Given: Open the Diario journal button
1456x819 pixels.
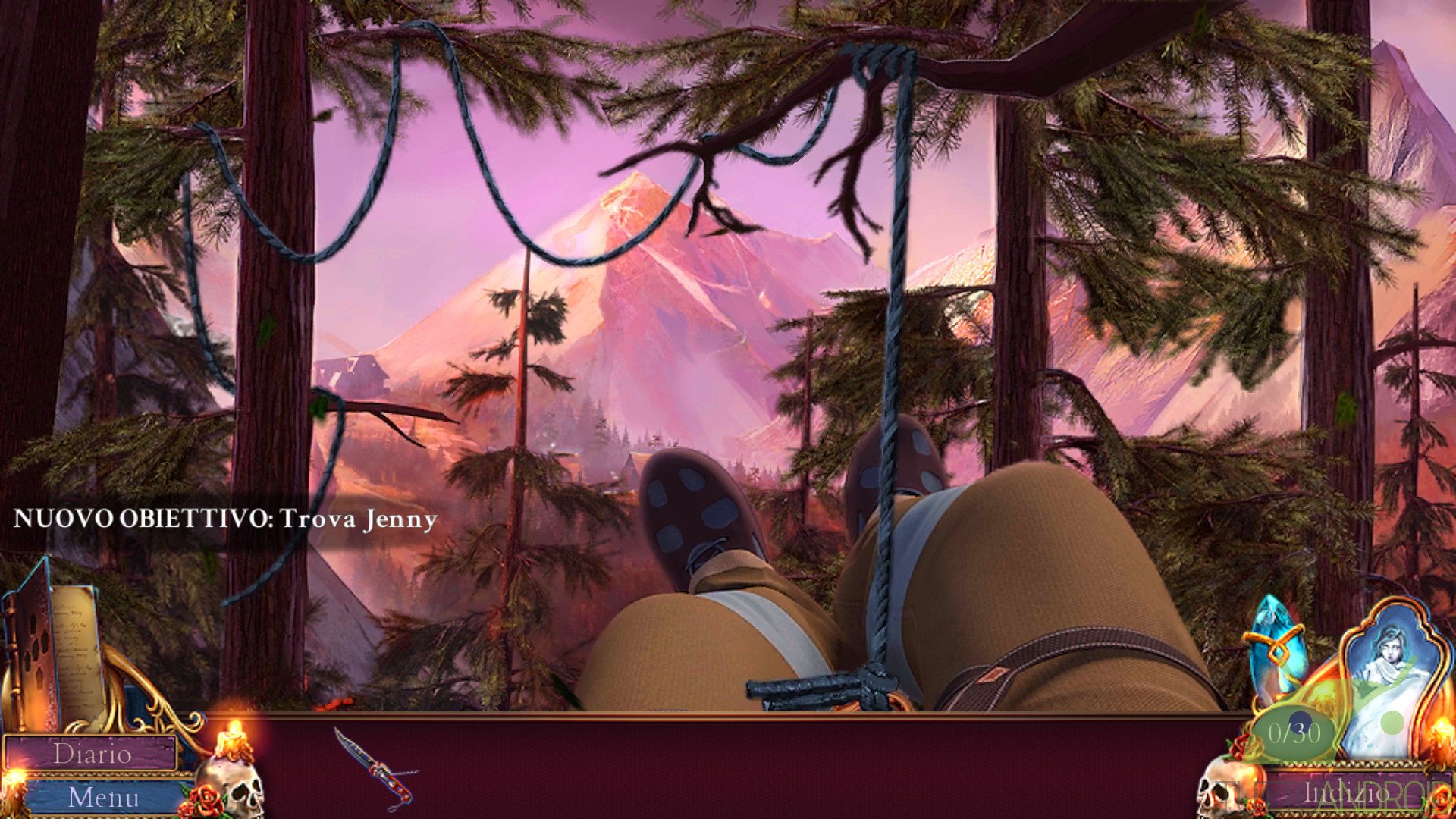Looking at the screenshot, I should 93,754.
